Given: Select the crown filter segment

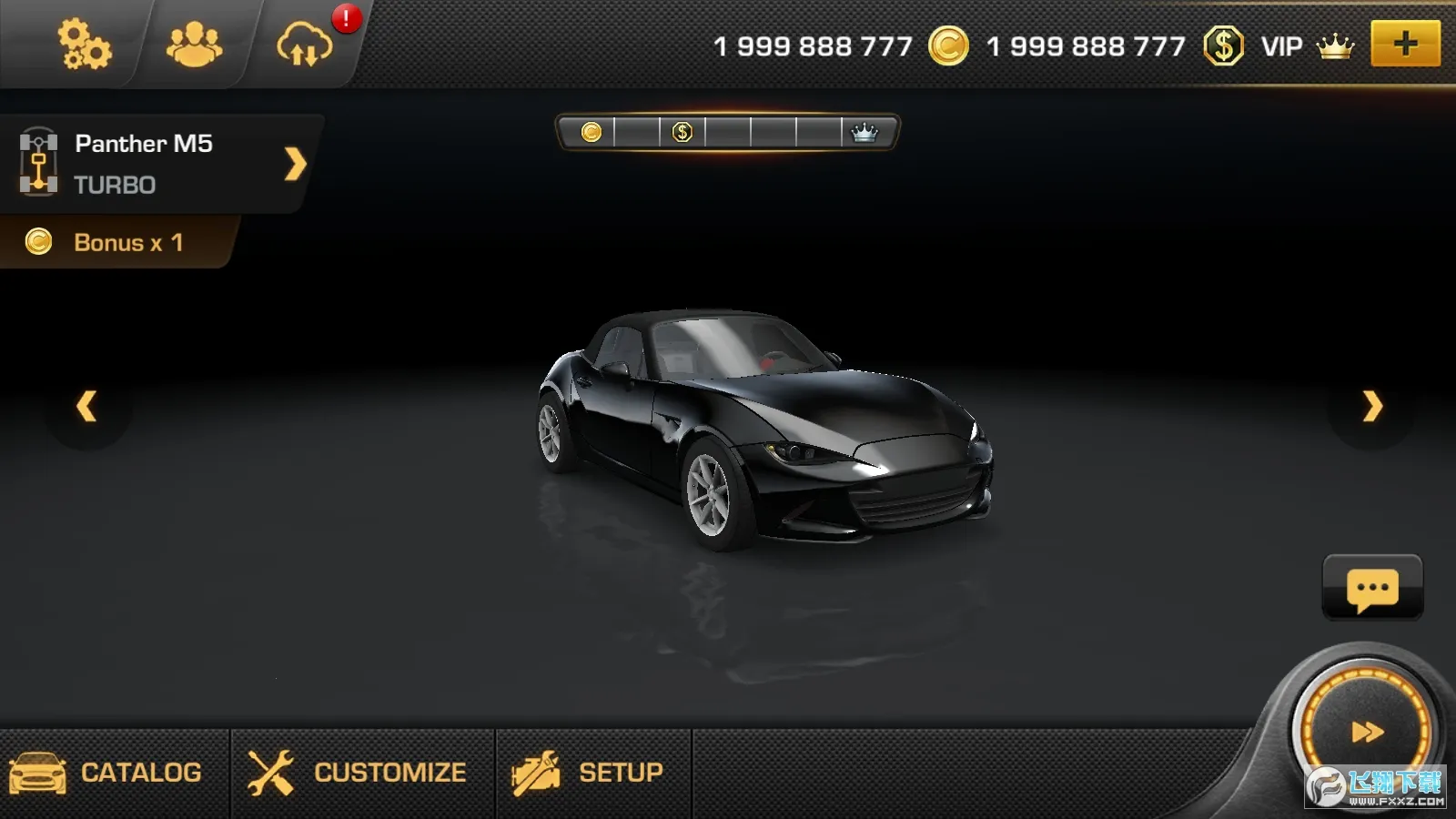Looking at the screenshot, I should pos(864,133).
